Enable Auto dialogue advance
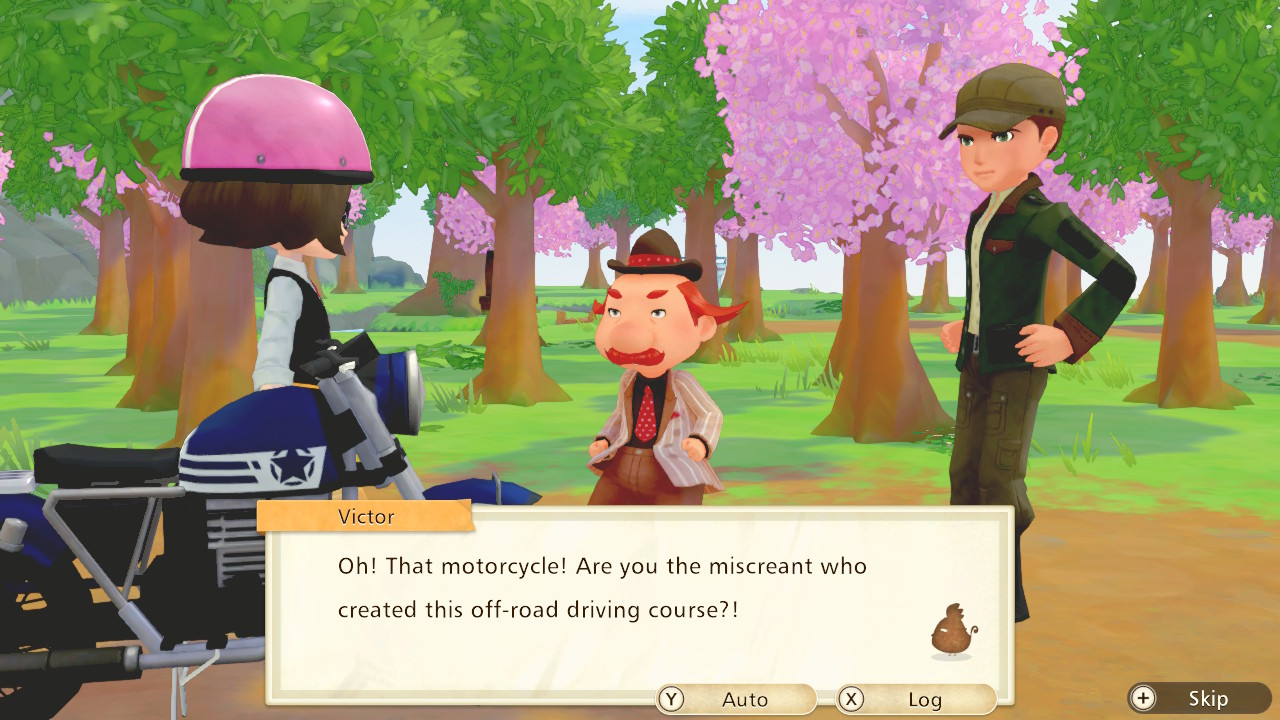This screenshot has width=1280, height=720. click(x=736, y=699)
